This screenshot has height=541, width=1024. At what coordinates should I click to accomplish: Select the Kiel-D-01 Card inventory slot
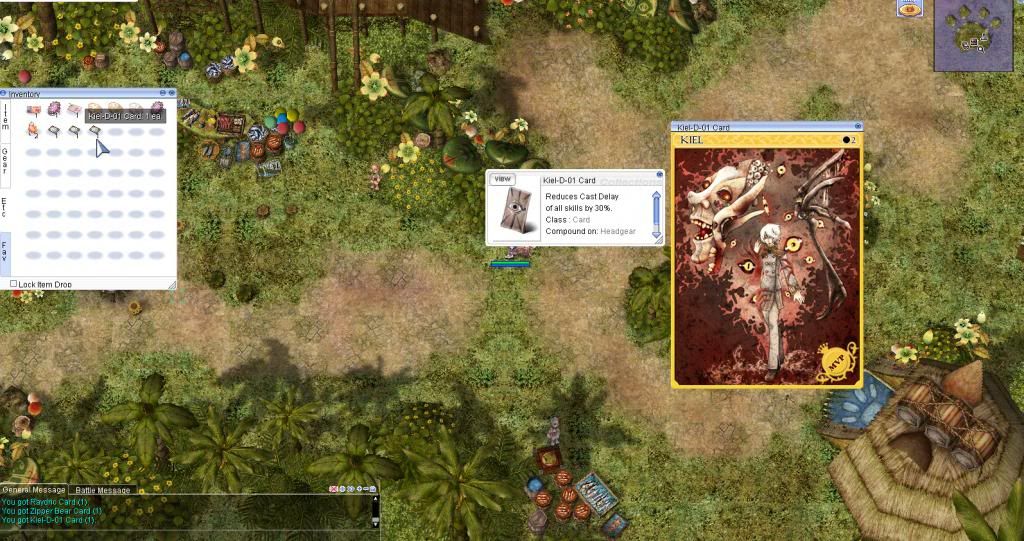[95, 130]
